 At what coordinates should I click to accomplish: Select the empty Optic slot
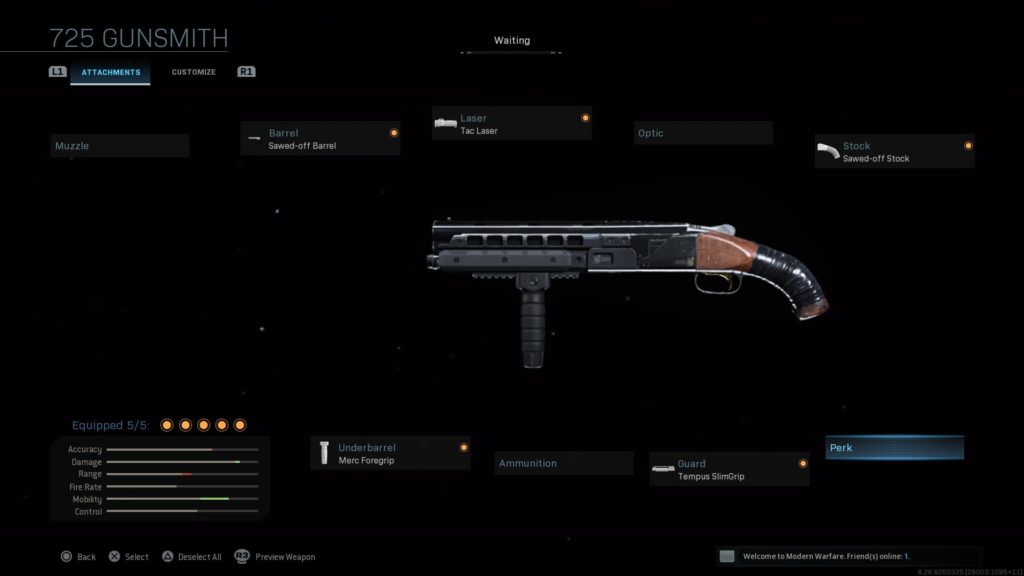click(703, 133)
